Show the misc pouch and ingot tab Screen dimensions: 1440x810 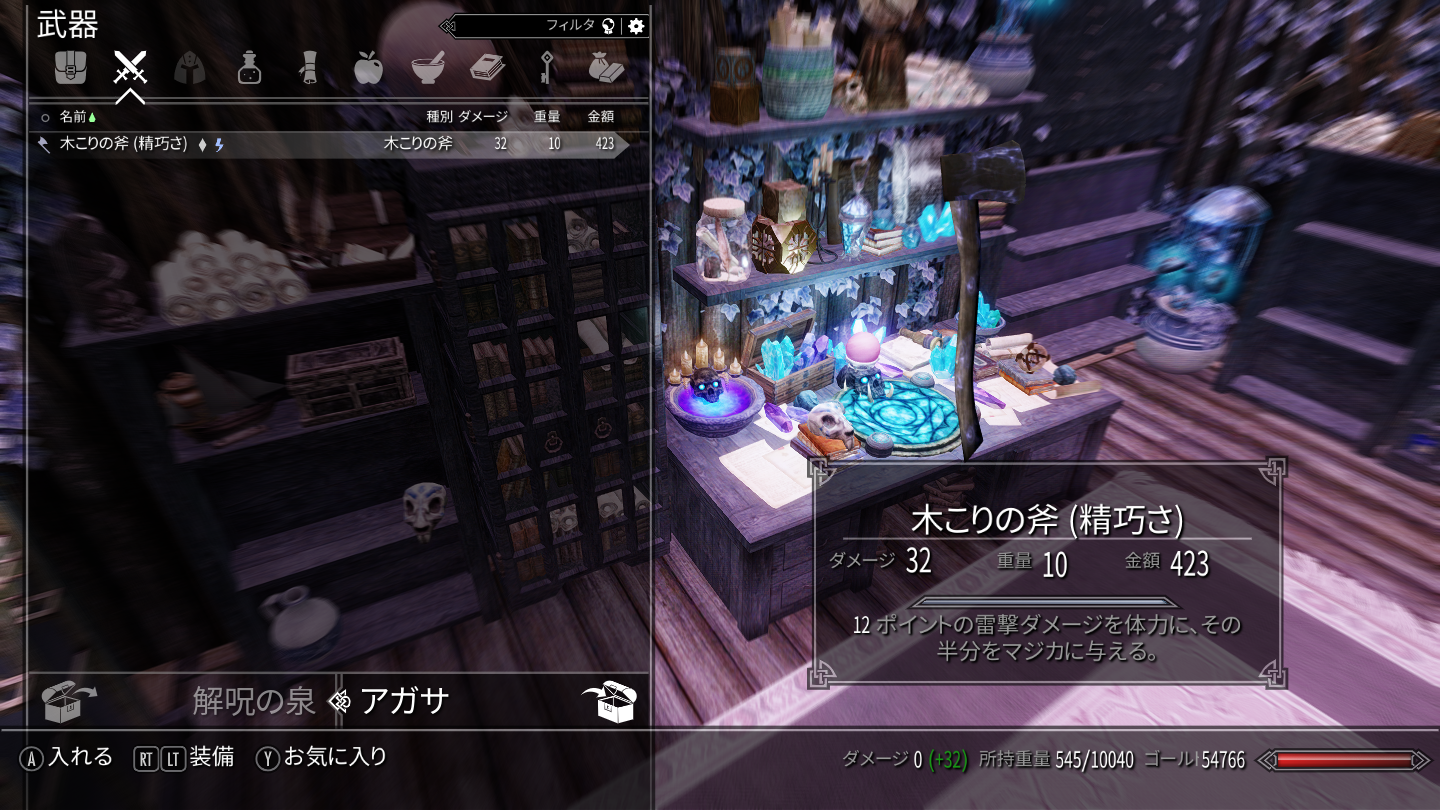click(x=606, y=67)
